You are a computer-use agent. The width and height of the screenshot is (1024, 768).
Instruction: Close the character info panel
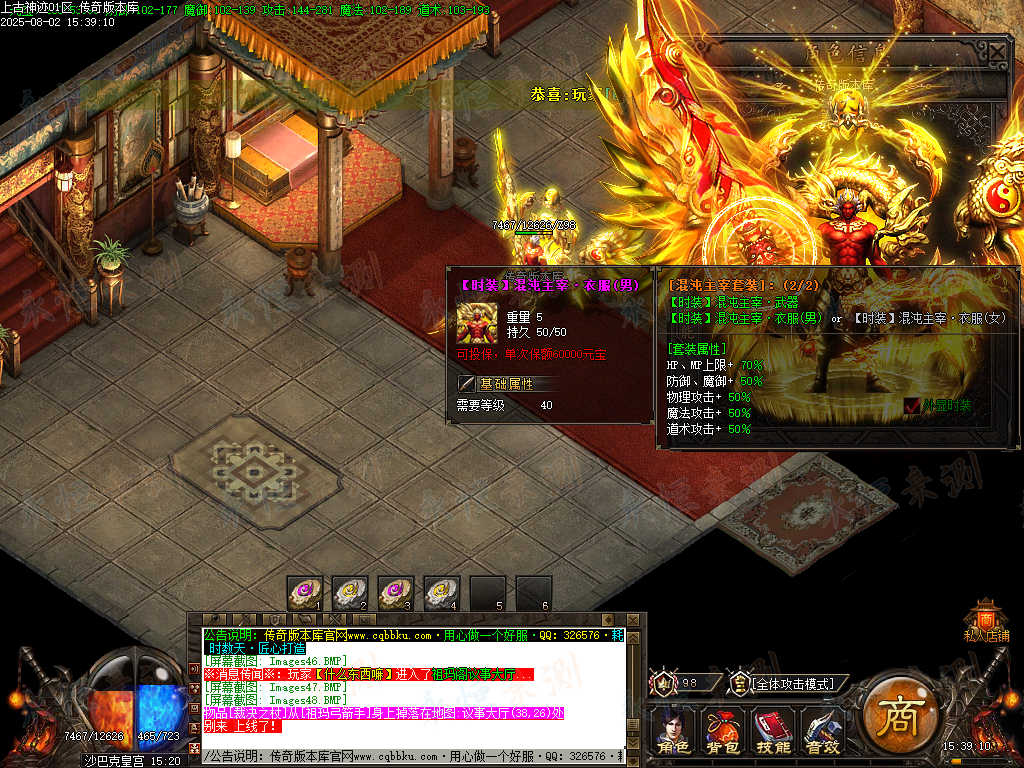(998, 52)
